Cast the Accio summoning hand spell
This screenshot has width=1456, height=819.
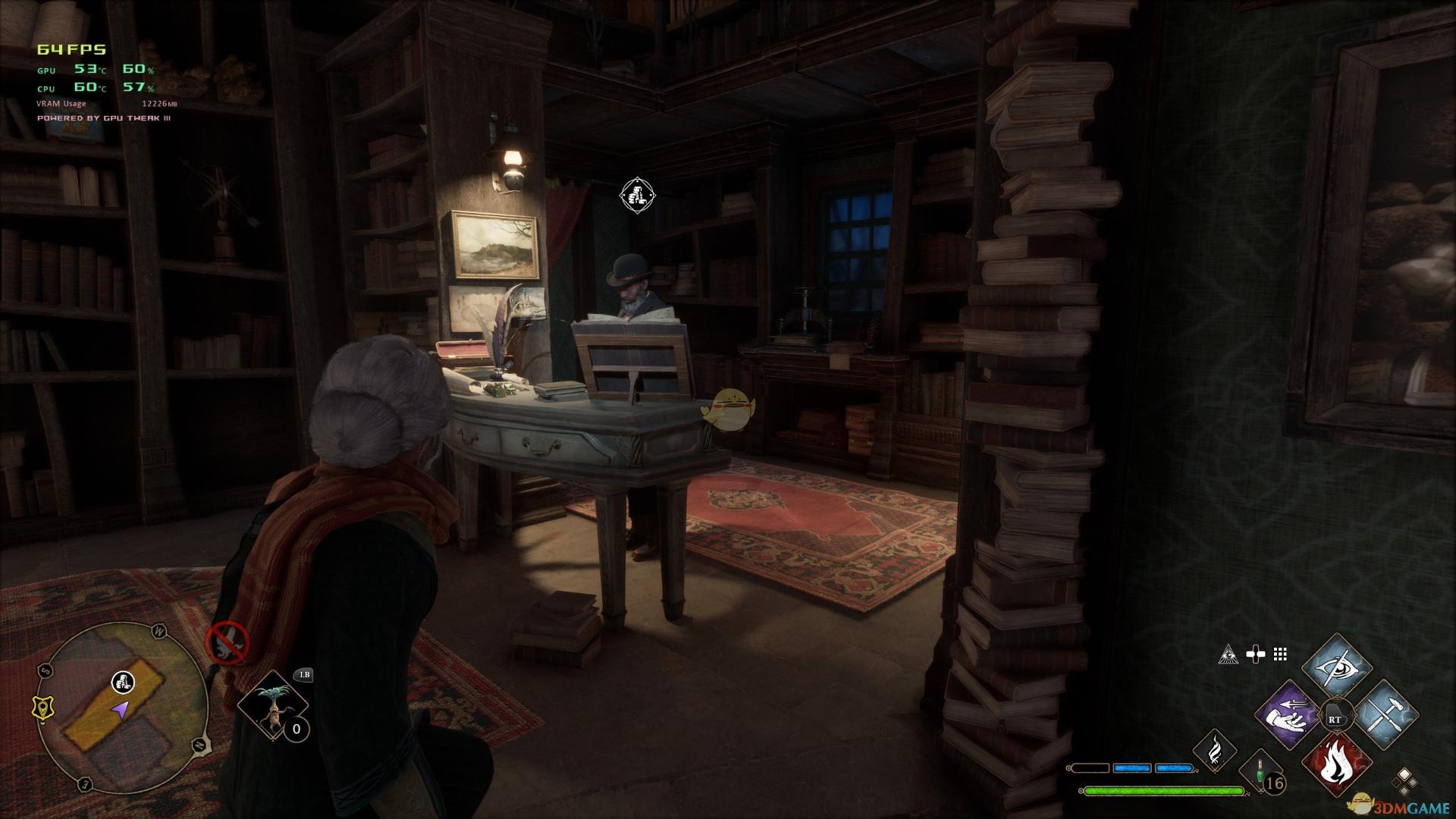[1288, 717]
